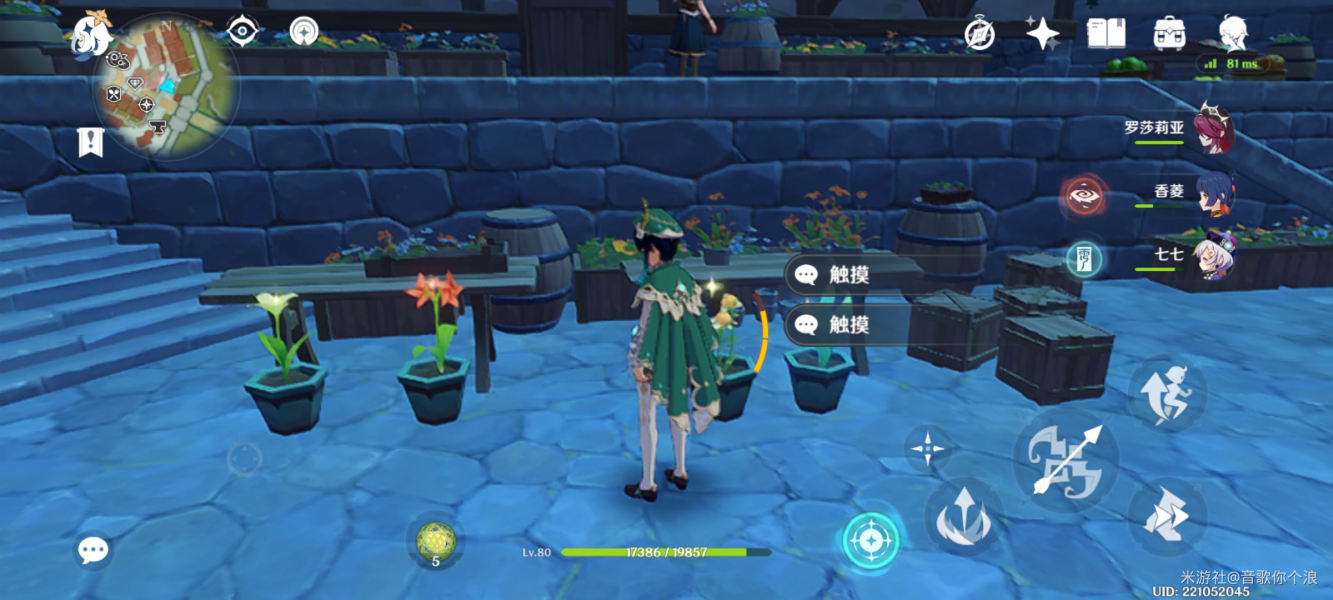Switch to party member 罗莎莉亚
Screen dimensions: 1333x600
pyautogui.click(x=1211, y=131)
